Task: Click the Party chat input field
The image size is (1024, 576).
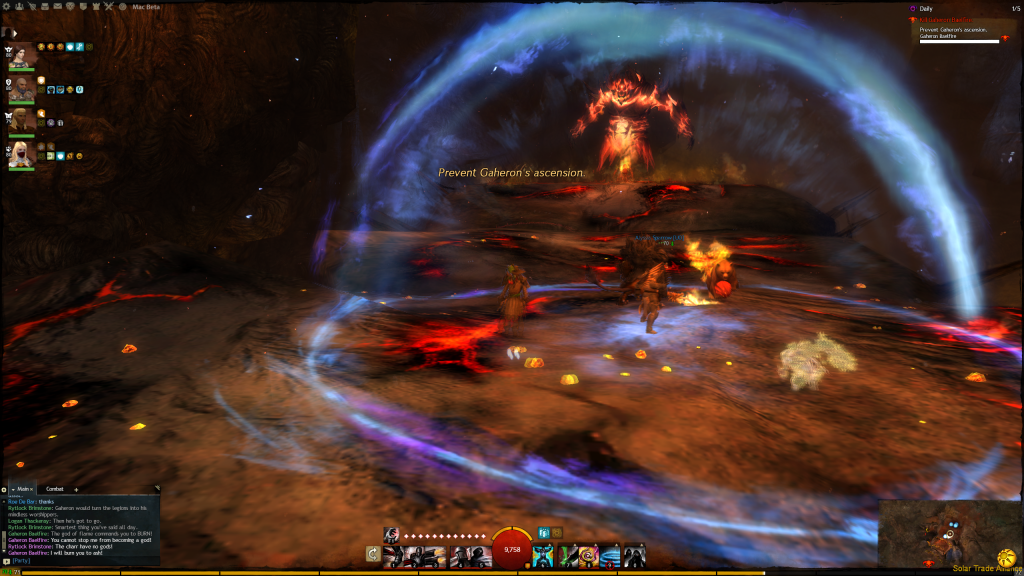Action: [80, 561]
